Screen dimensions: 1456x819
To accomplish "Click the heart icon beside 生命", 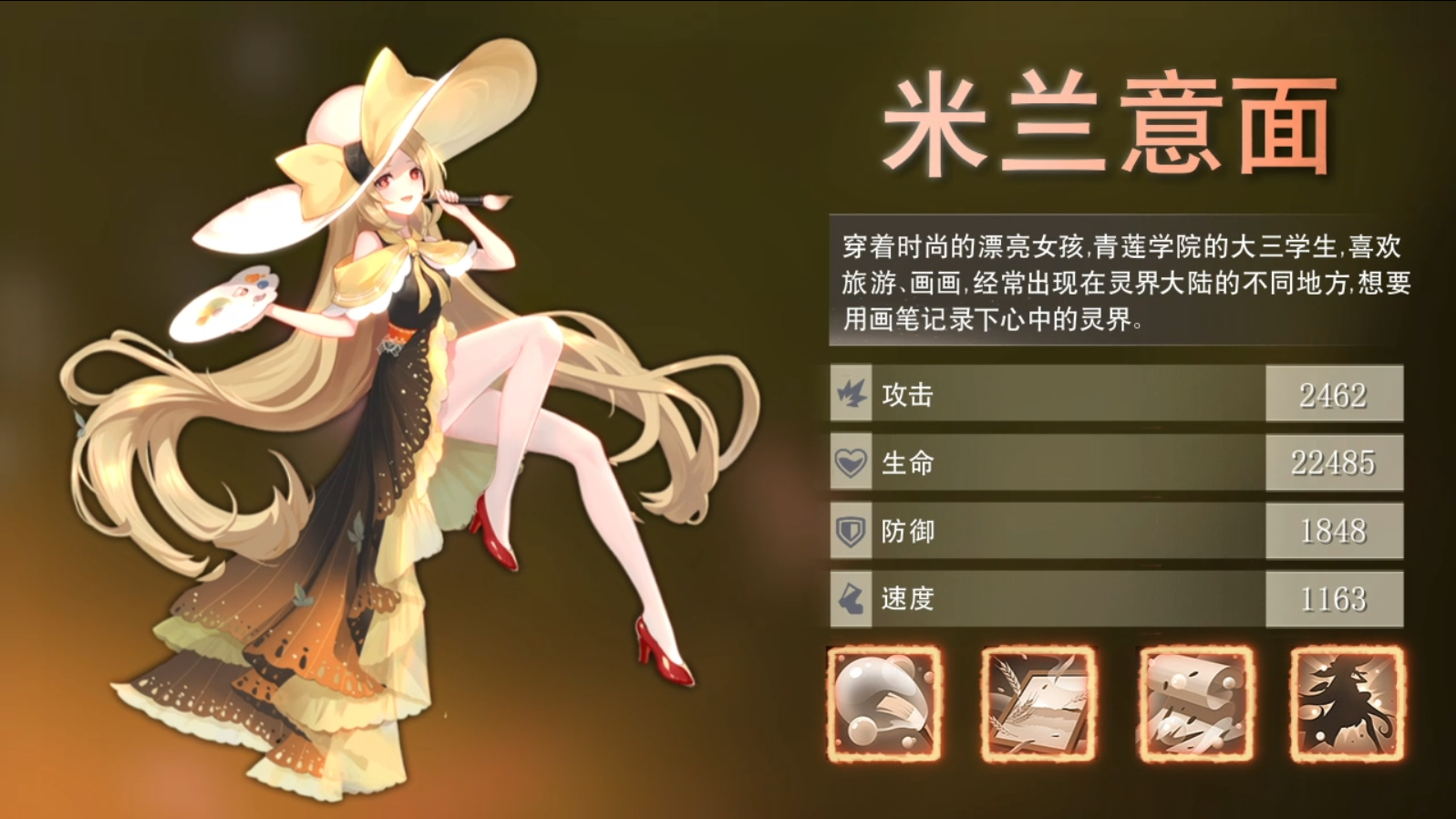I will pyautogui.click(x=851, y=462).
